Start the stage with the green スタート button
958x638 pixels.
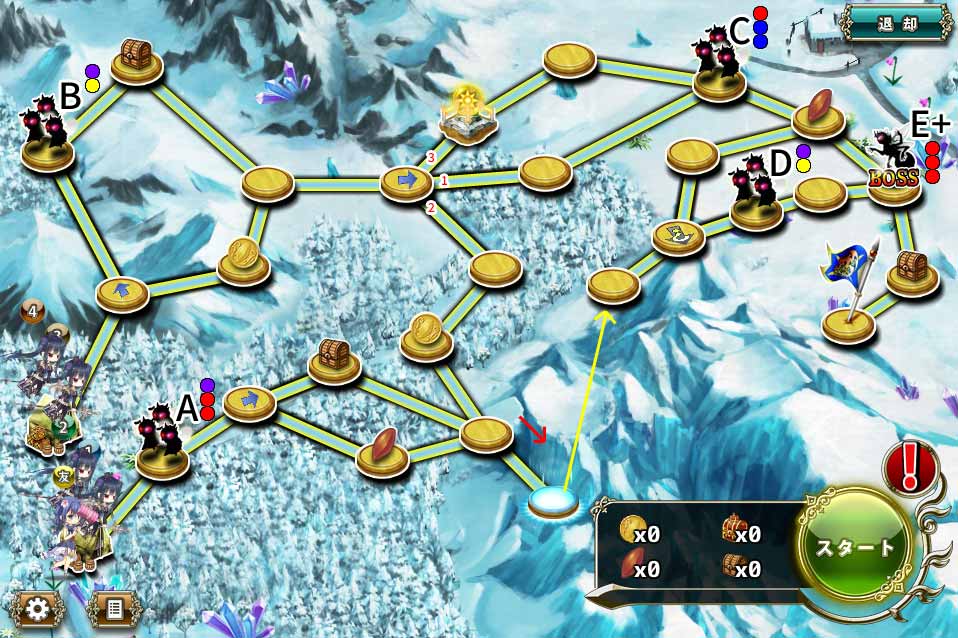coord(857,546)
